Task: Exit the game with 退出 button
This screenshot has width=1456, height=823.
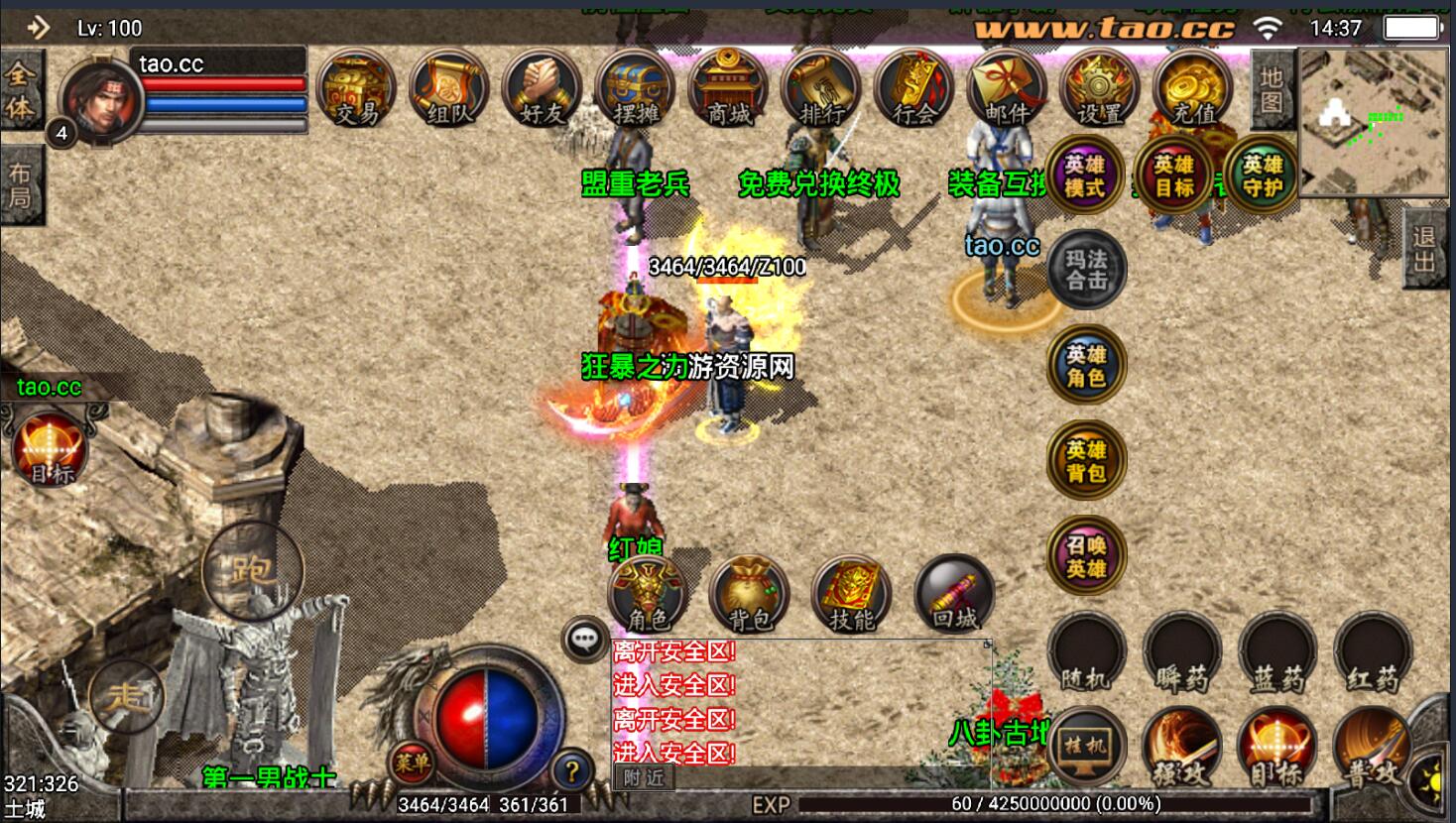Action: (1424, 249)
